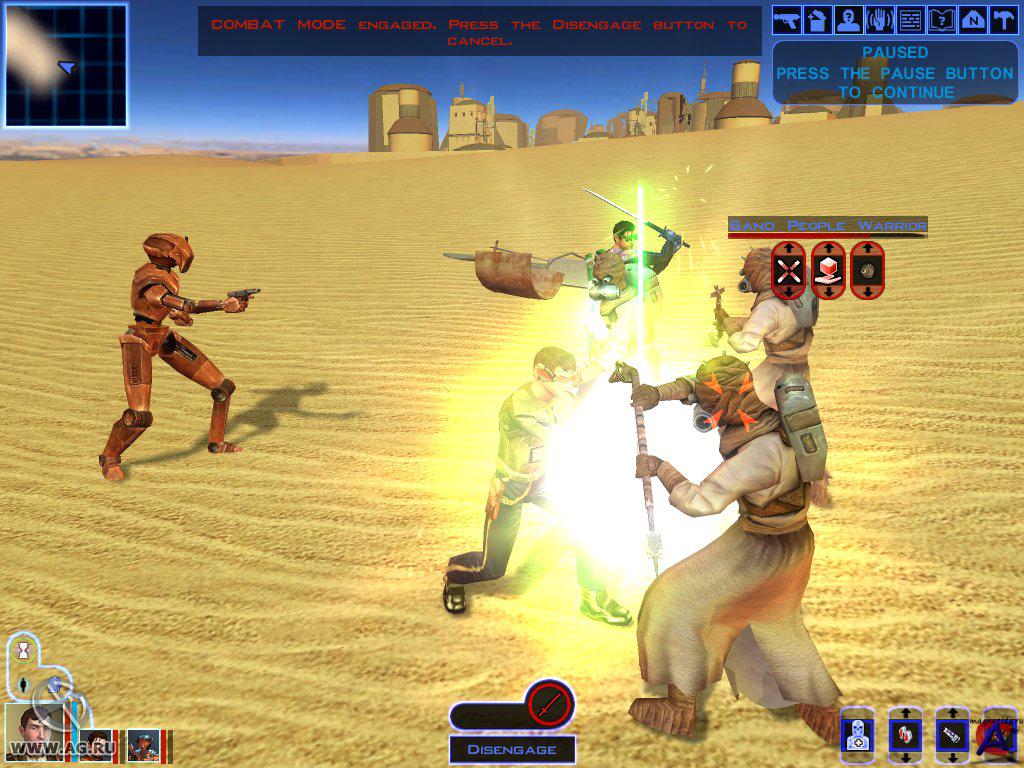
Task: Open the Equipment screen pistol icon
Action: [787, 19]
